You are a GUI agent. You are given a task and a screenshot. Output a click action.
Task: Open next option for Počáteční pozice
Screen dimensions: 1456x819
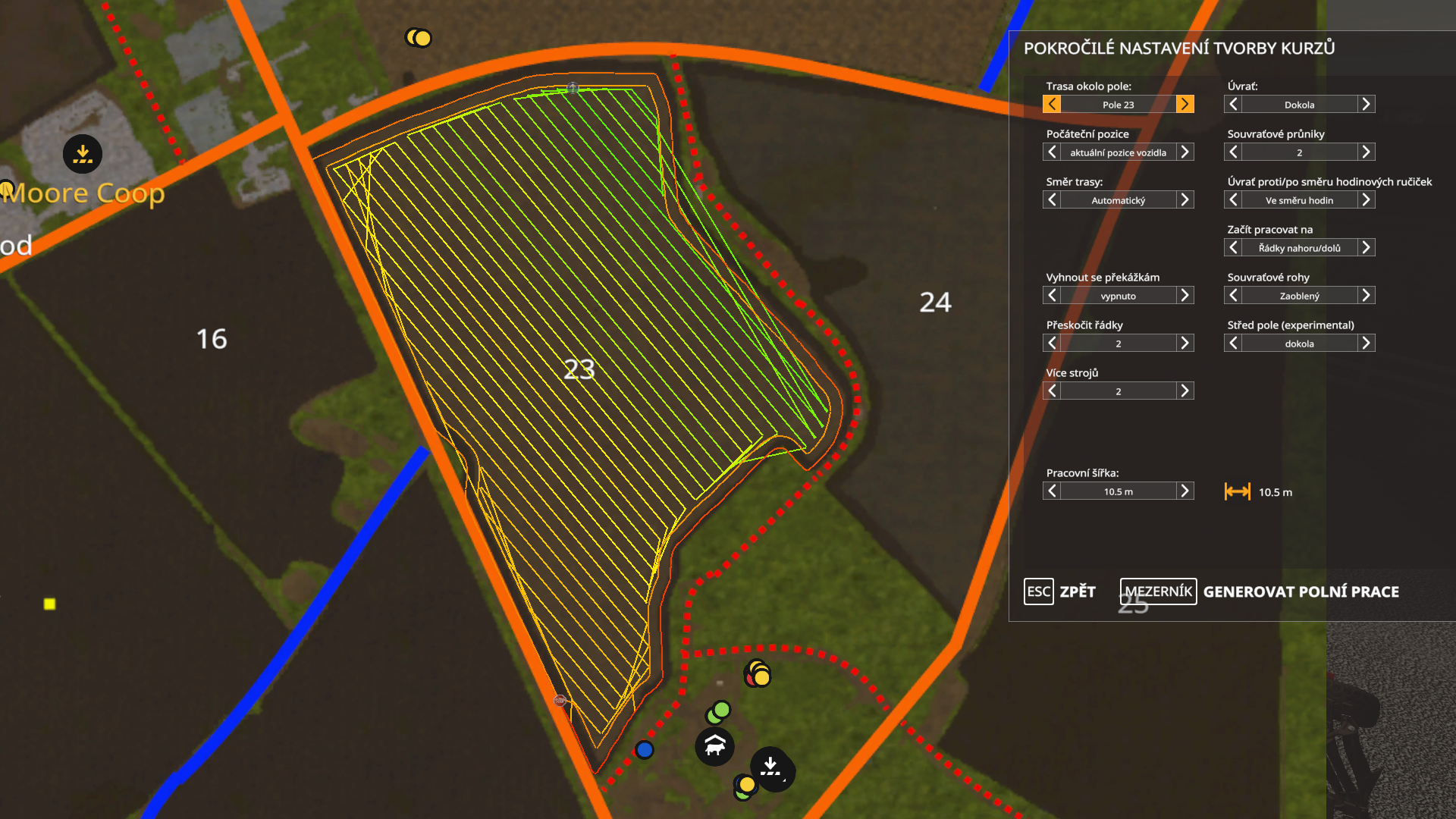(x=1185, y=152)
